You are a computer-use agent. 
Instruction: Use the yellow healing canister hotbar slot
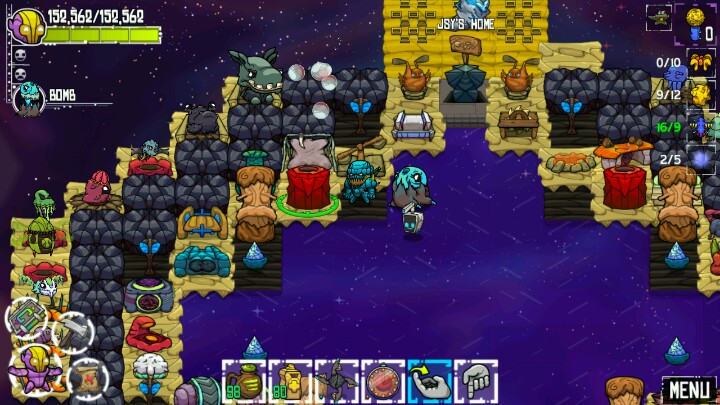290,382
